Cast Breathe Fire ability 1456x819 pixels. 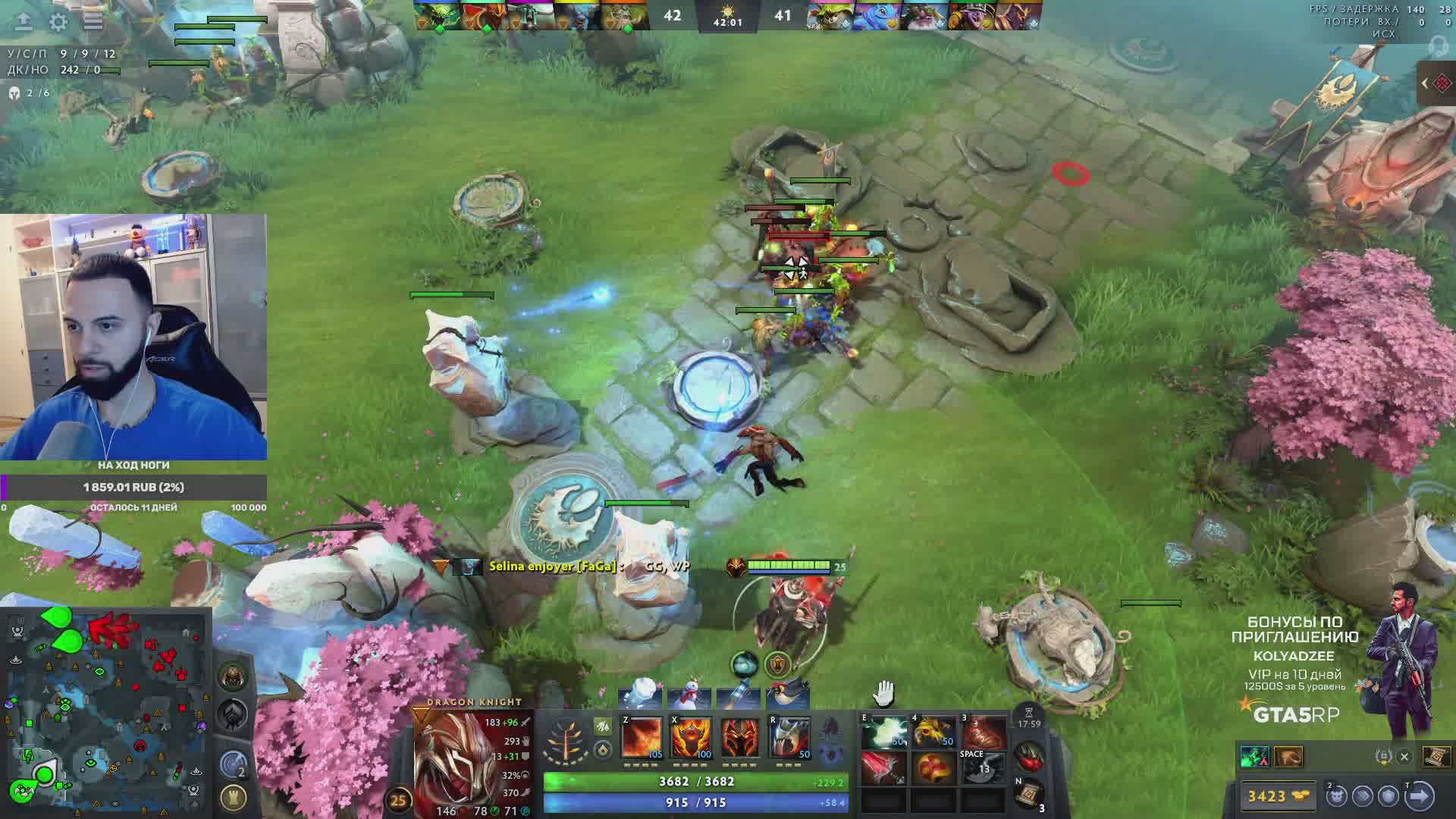pyautogui.click(x=642, y=738)
